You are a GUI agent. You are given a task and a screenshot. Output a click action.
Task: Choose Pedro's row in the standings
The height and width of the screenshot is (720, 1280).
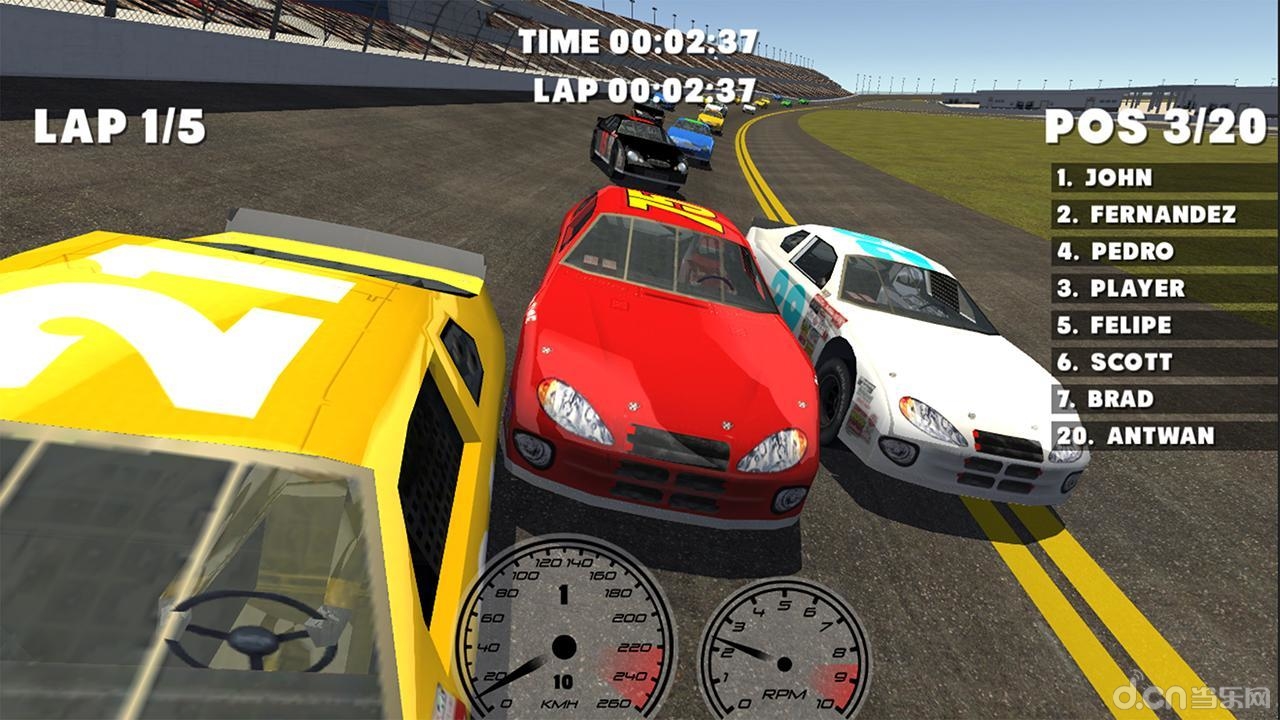coord(1163,251)
